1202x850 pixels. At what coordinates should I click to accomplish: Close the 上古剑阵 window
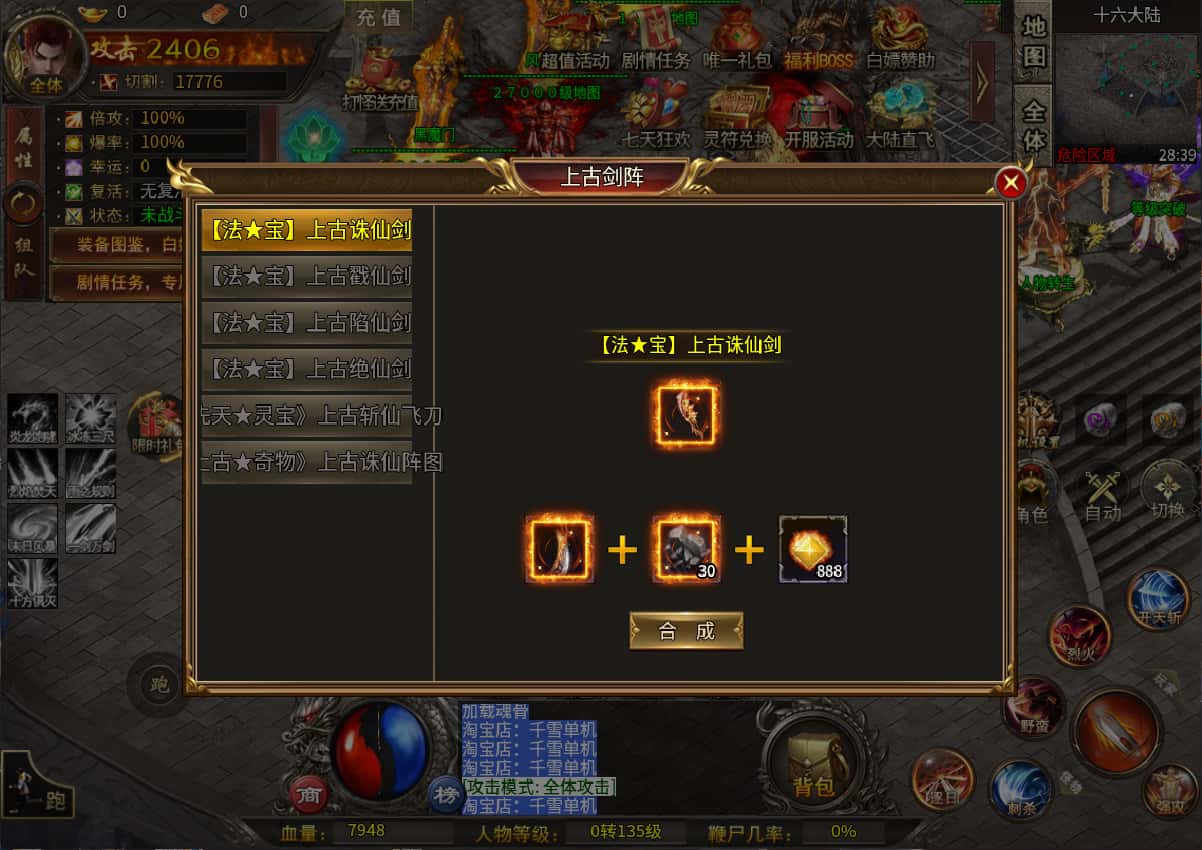pos(1011,183)
